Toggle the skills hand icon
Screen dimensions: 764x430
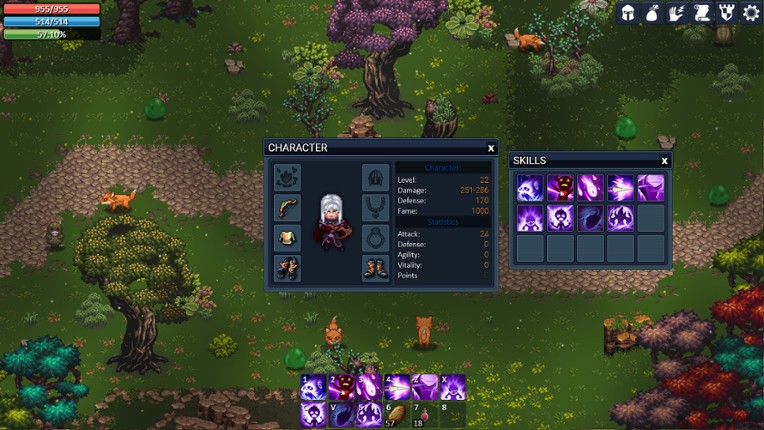(678, 13)
